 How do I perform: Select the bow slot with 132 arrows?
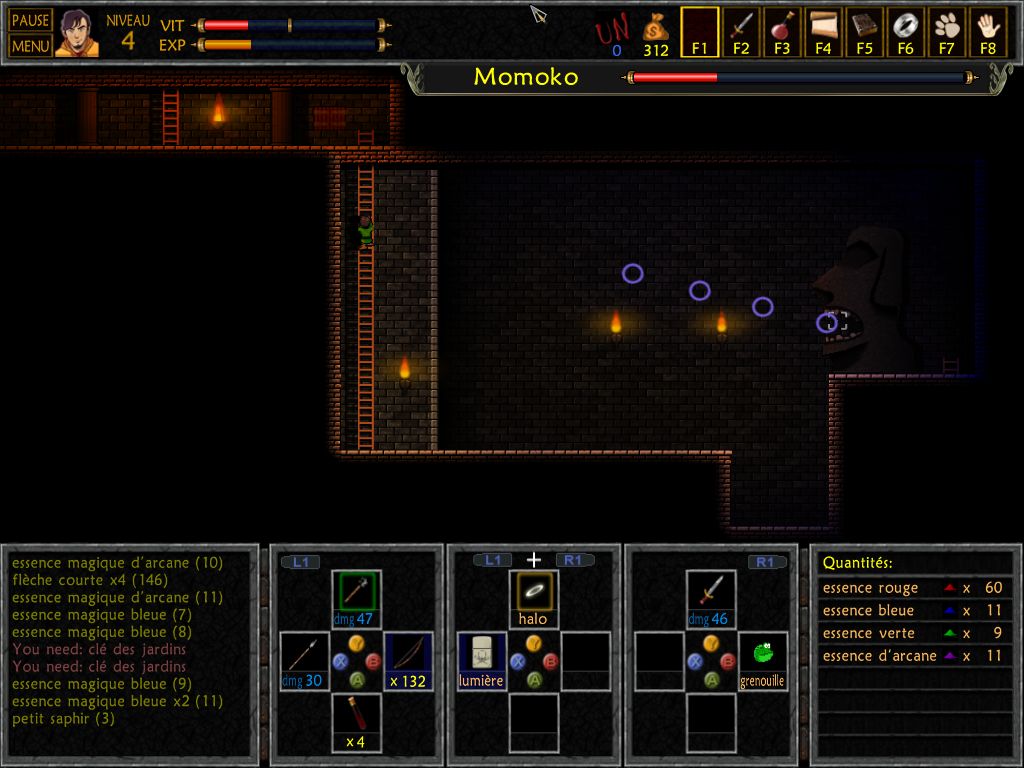point(408,660)
